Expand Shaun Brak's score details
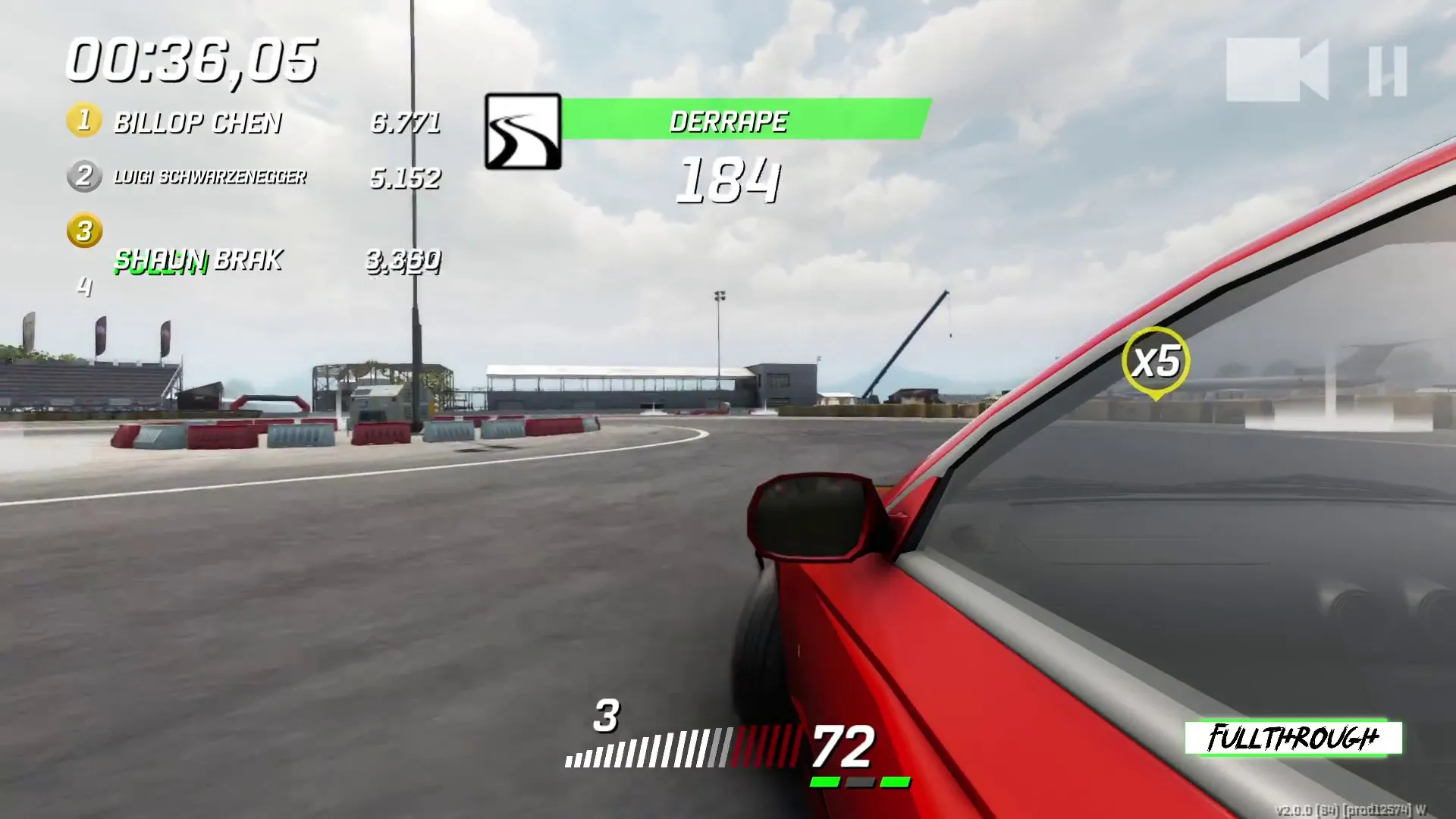1456x819 pixels. click(x=197, y=260)
